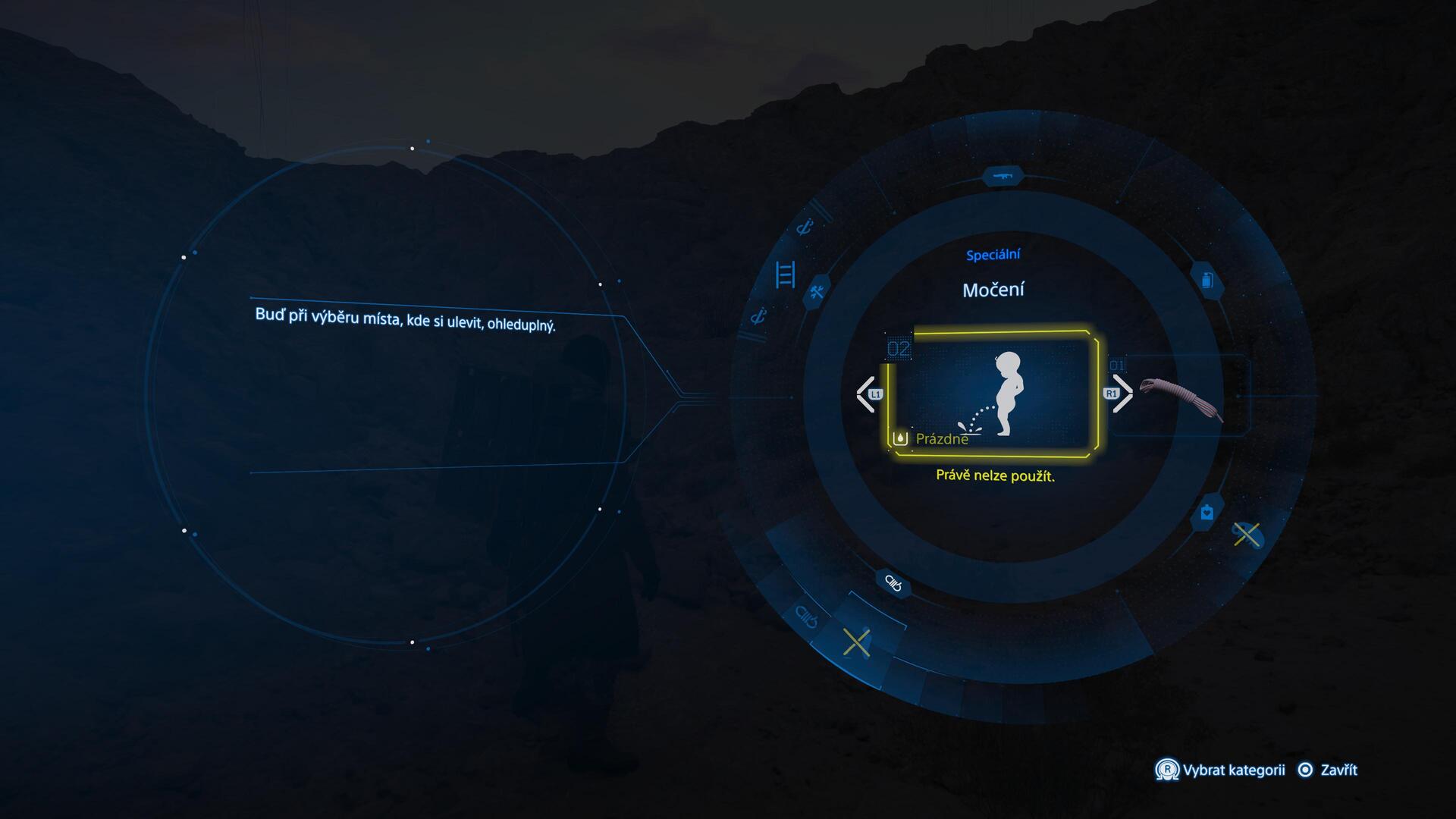The height and width of the screenshot is (819, 1456).
Task: Cycle to the previous item with left arrow
Action: pos(866,394)
